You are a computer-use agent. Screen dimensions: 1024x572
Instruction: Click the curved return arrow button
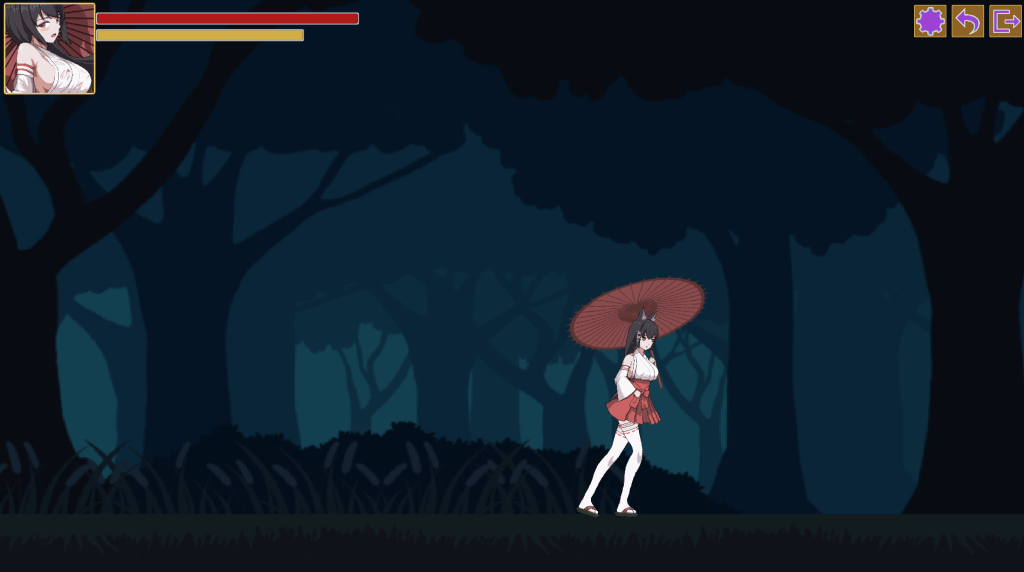[x=967, y=21]
